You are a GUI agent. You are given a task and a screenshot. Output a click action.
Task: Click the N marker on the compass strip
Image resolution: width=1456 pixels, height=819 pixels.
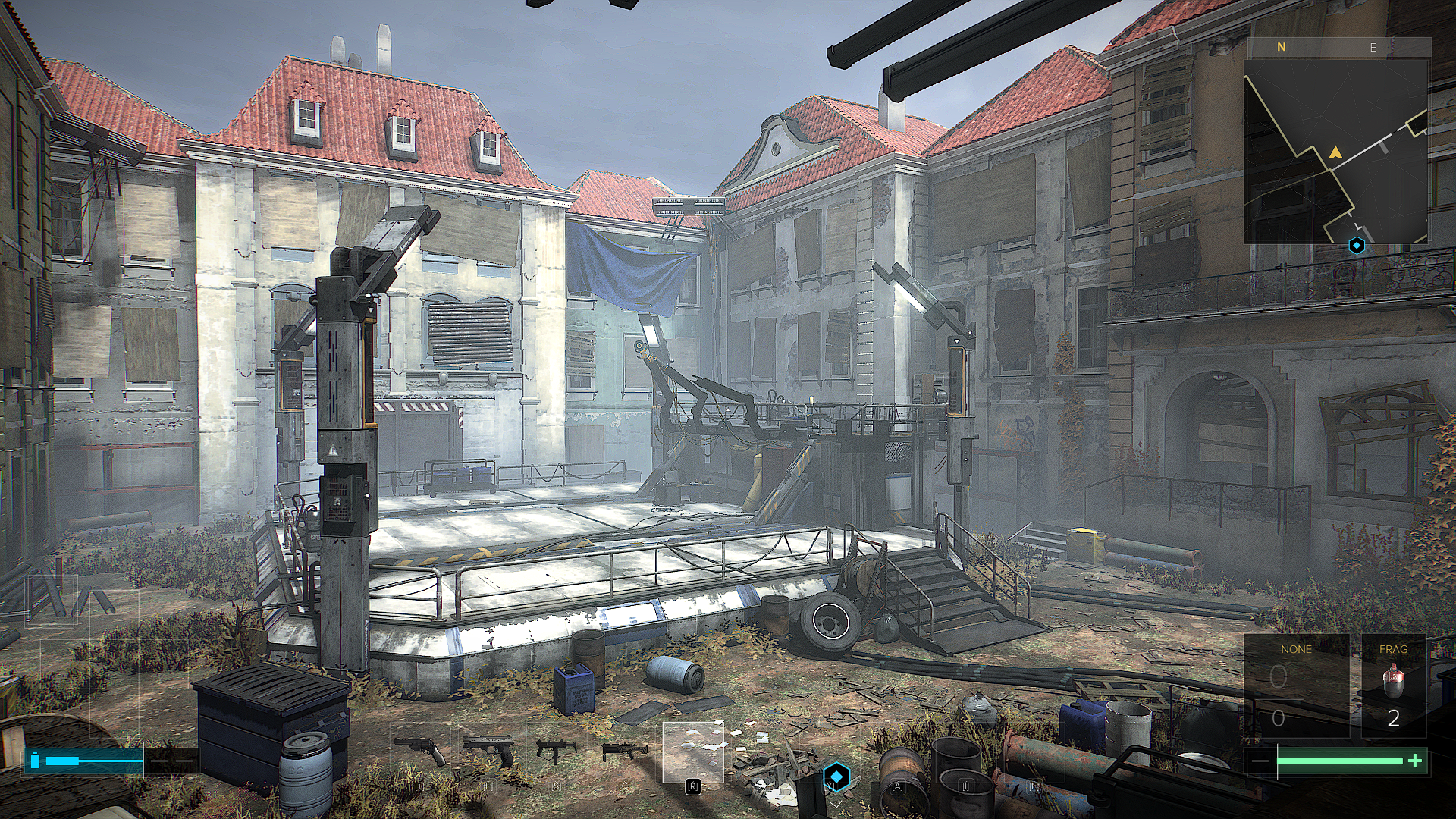pos(1282,47)
